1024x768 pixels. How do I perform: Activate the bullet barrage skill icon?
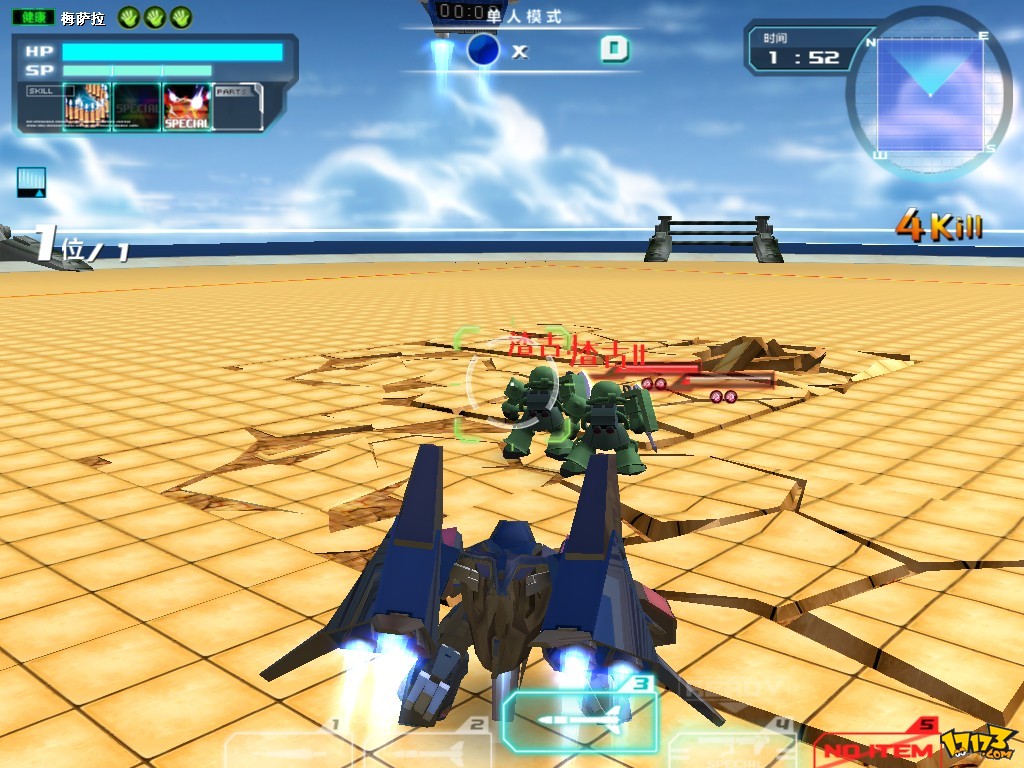pyautogui.click(x=86, y=107)
